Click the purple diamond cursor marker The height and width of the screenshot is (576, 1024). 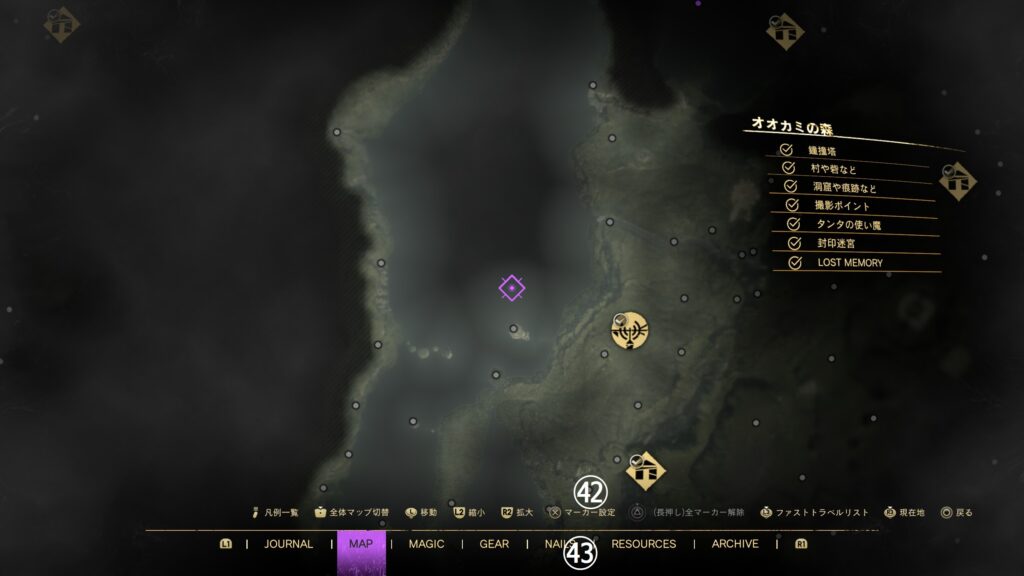pos(512,289)
